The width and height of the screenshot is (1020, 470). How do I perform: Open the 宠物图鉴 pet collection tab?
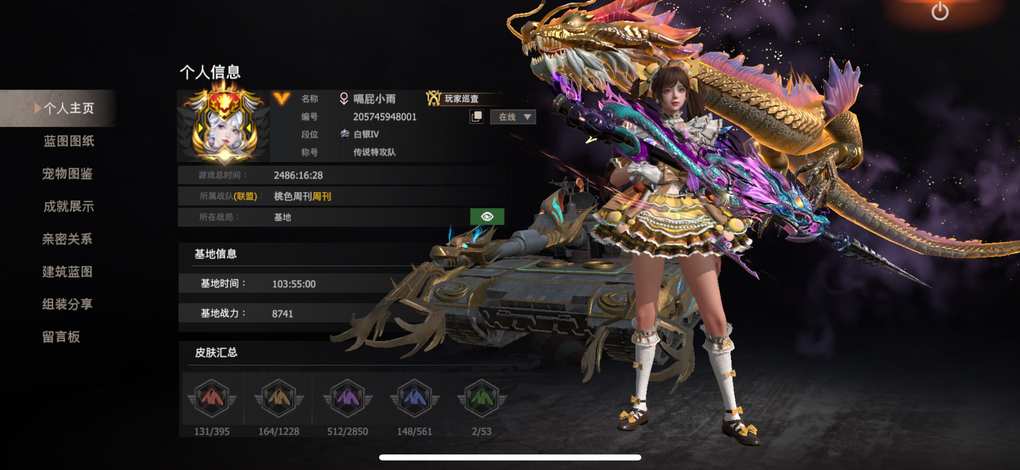[x=68, y=174]
